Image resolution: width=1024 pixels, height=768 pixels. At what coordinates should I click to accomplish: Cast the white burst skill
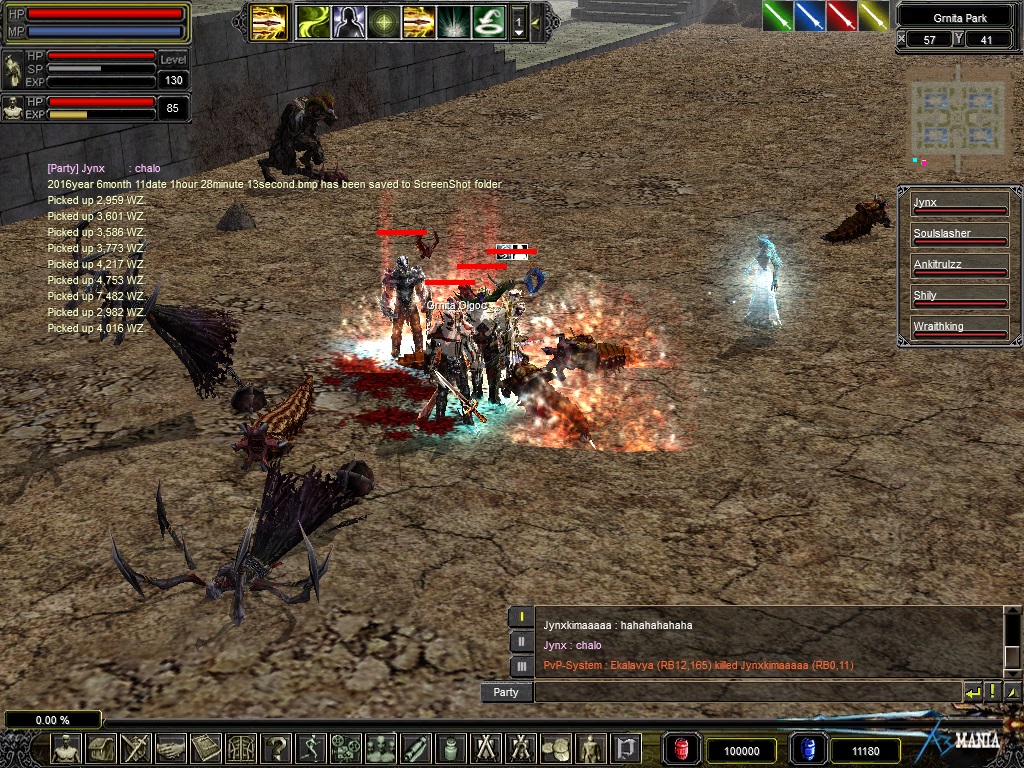[452, 21]
